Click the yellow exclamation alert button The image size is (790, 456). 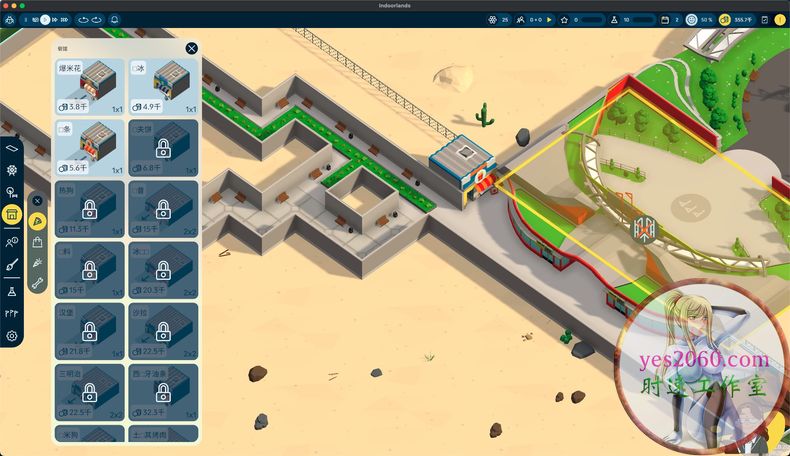tap(780, 19)
